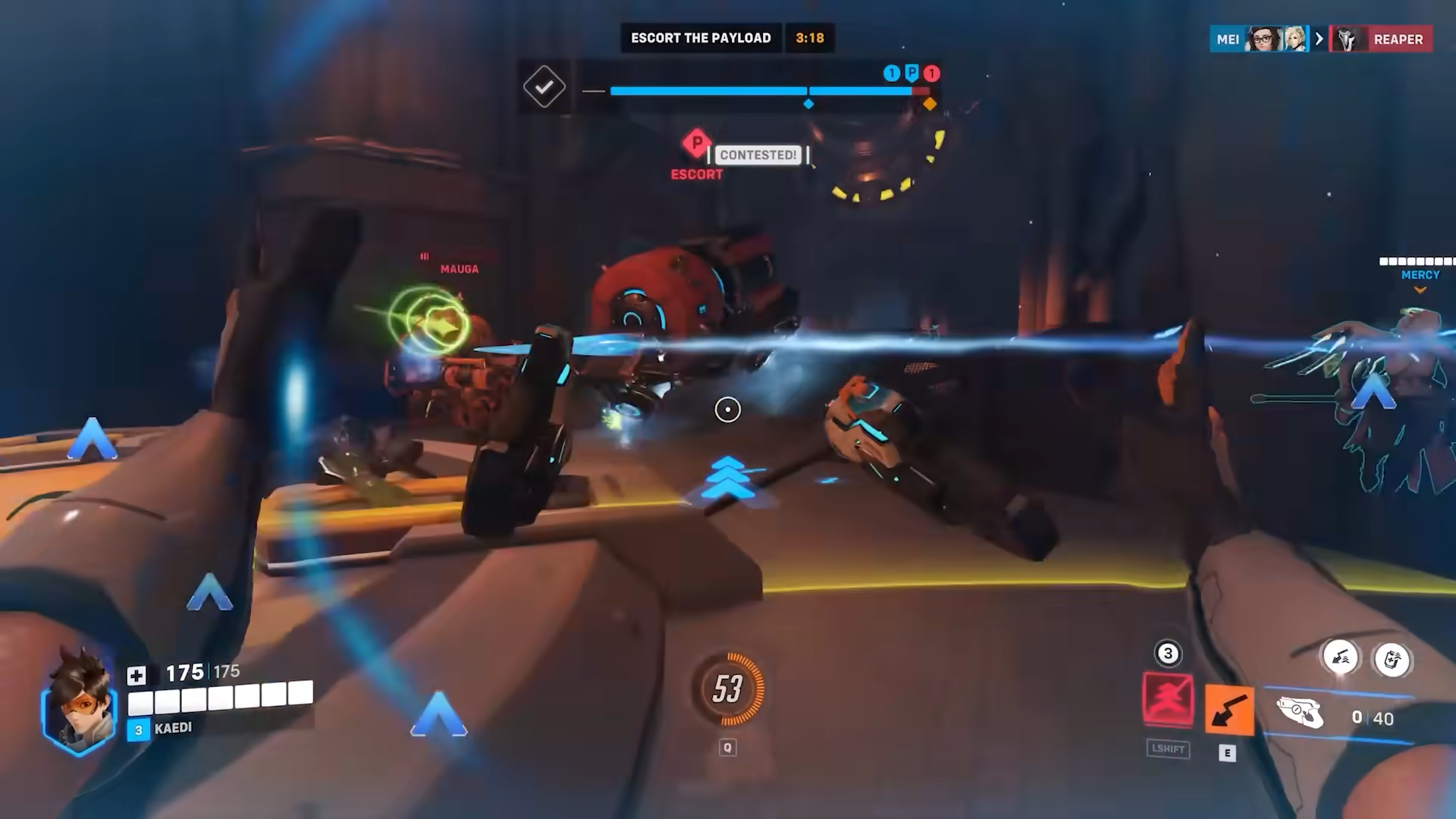Screen dimensions: 1456x819
Task: Click the checkpoint diamond on the progress bar
Action: (808, 103)
